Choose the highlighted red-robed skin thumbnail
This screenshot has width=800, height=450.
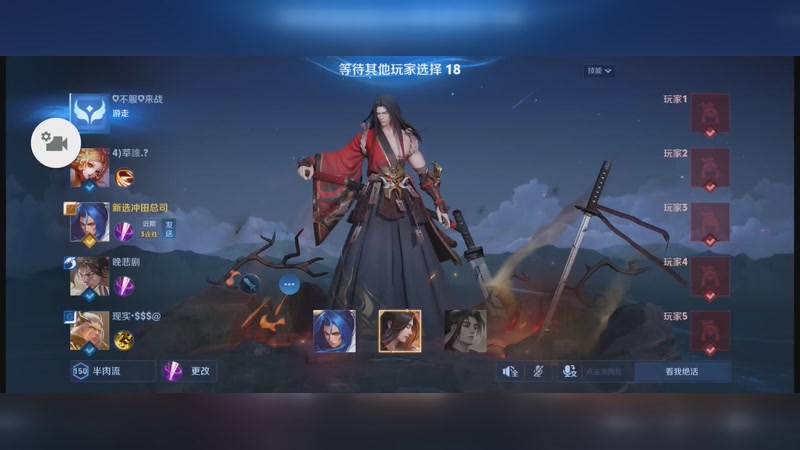[400, 331]
